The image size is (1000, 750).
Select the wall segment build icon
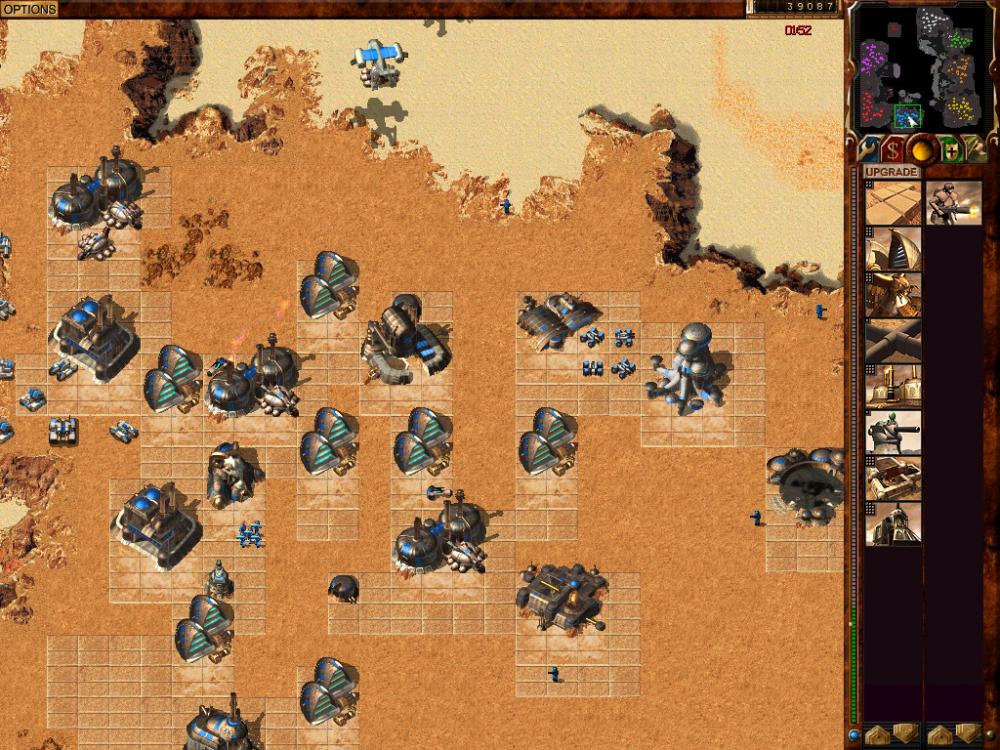pyautogui.click(x=893, y=339)
